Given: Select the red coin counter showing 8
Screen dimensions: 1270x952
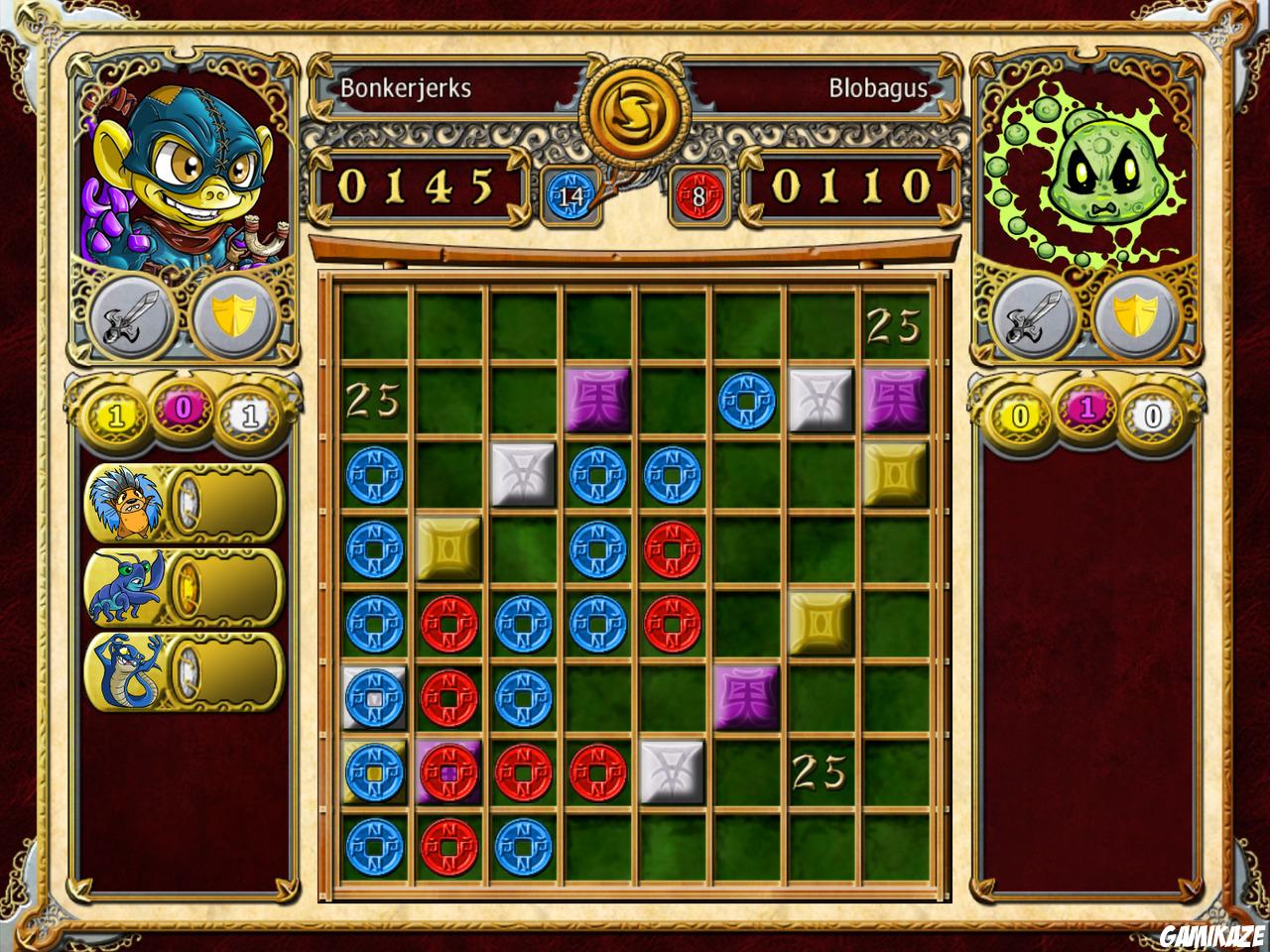Looking at the screenshot, I should pyautogui.click(x=698, y=194).
